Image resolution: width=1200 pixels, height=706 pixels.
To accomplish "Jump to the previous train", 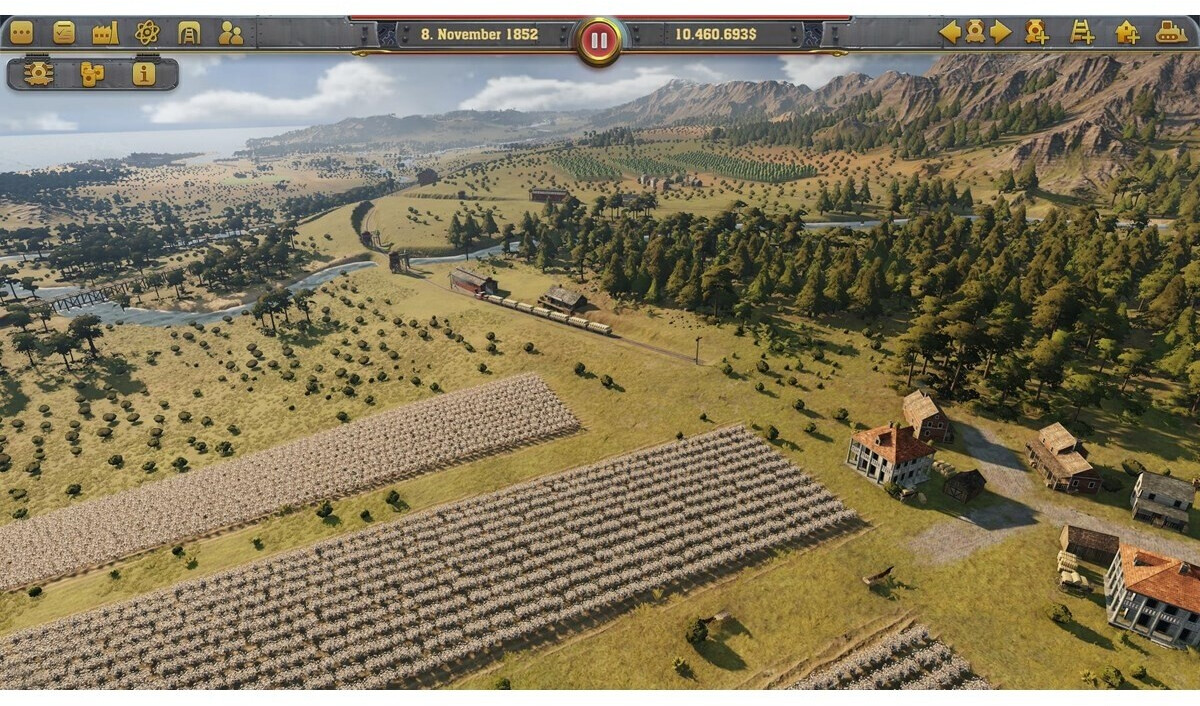I will [949, 32].
